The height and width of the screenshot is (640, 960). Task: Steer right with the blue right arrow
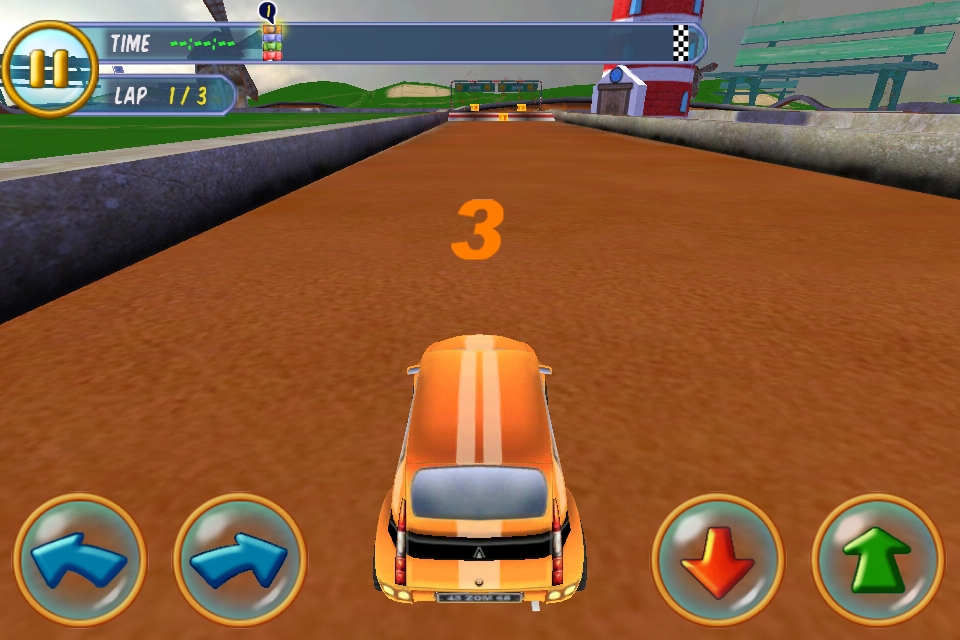point(240,560)
